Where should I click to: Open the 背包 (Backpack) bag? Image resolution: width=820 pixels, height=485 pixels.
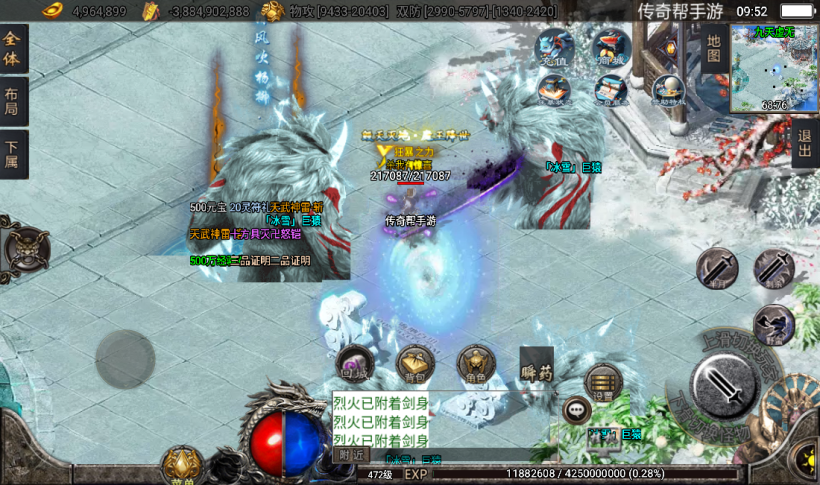415,364
